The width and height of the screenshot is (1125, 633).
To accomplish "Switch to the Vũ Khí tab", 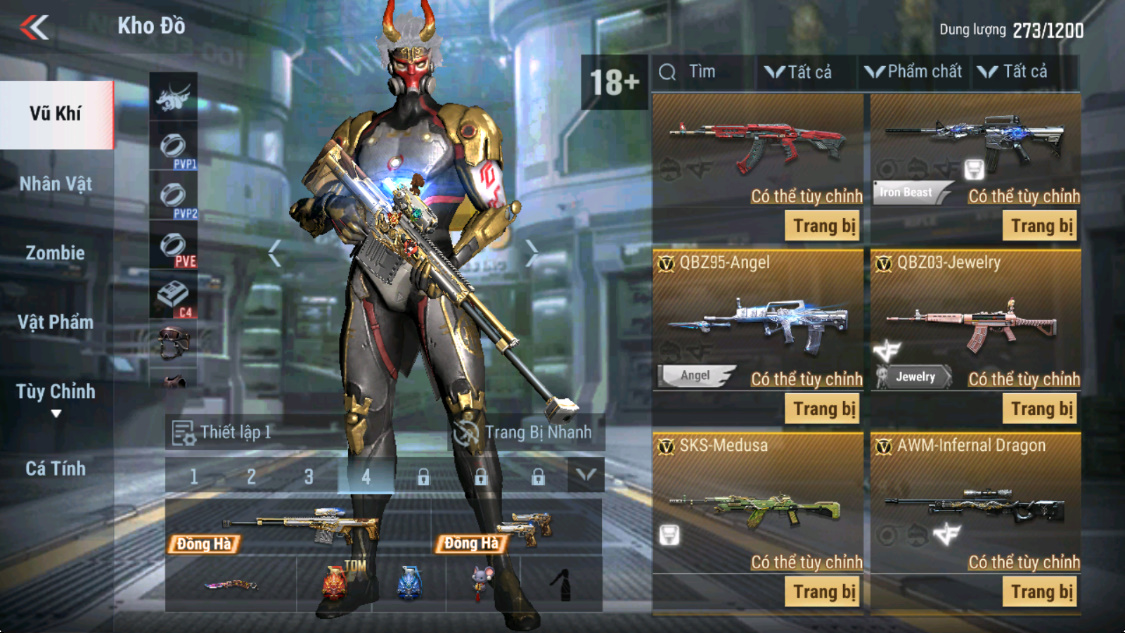I will (56, 114).
